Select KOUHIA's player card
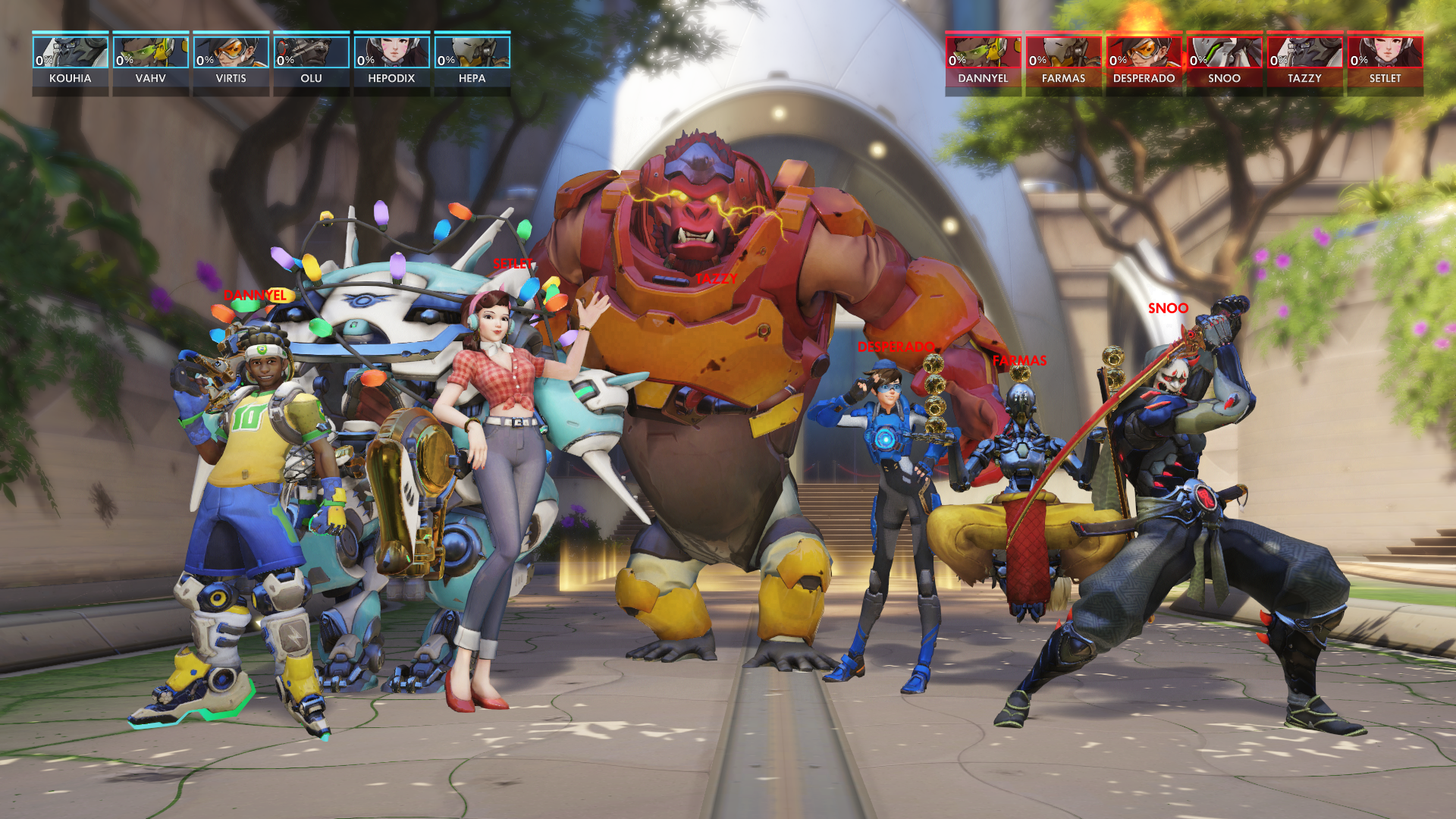This screenshot has height=819, width=1456. (71, 62)
